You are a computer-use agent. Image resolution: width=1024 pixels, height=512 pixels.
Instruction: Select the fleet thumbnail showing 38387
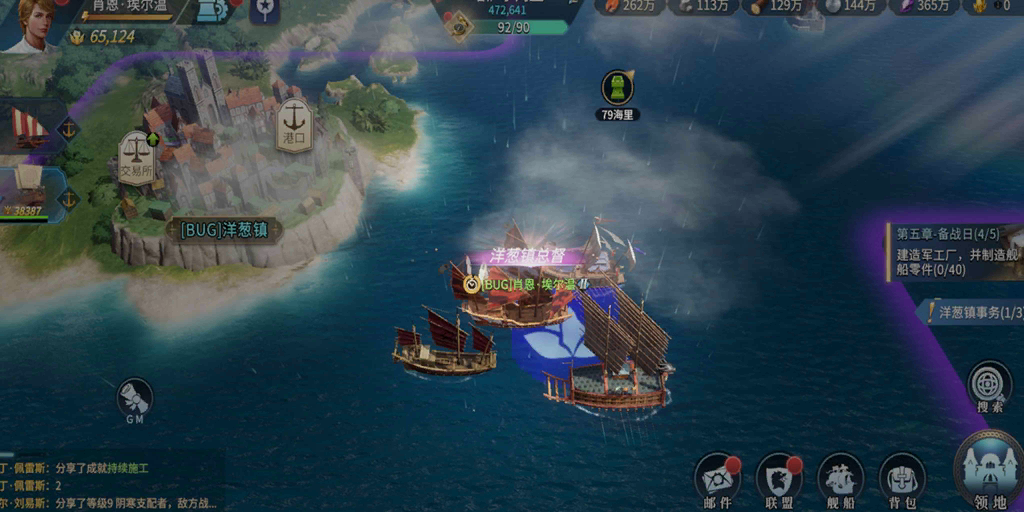30,192
